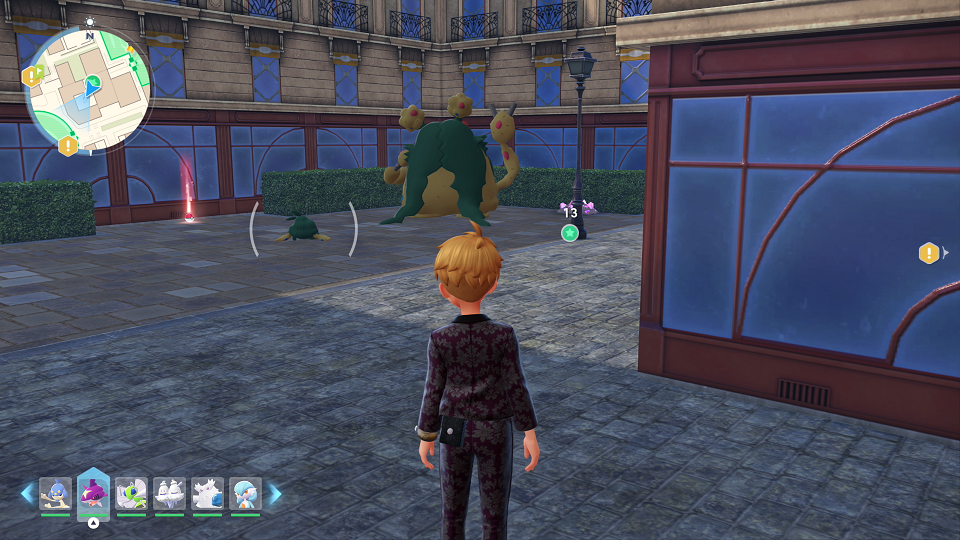Choose the blue-haired Pokémon in last slot
Image resolution: width=960 pixels, height=540 pixels.
pos(245,494)
